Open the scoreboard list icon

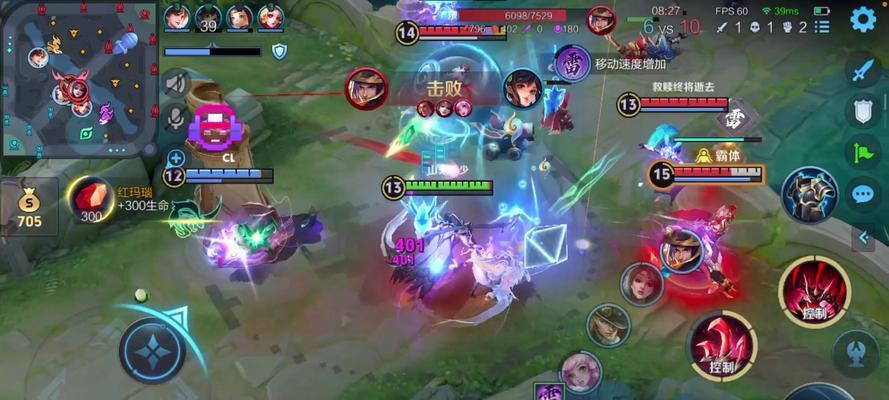tap(822, 27)
